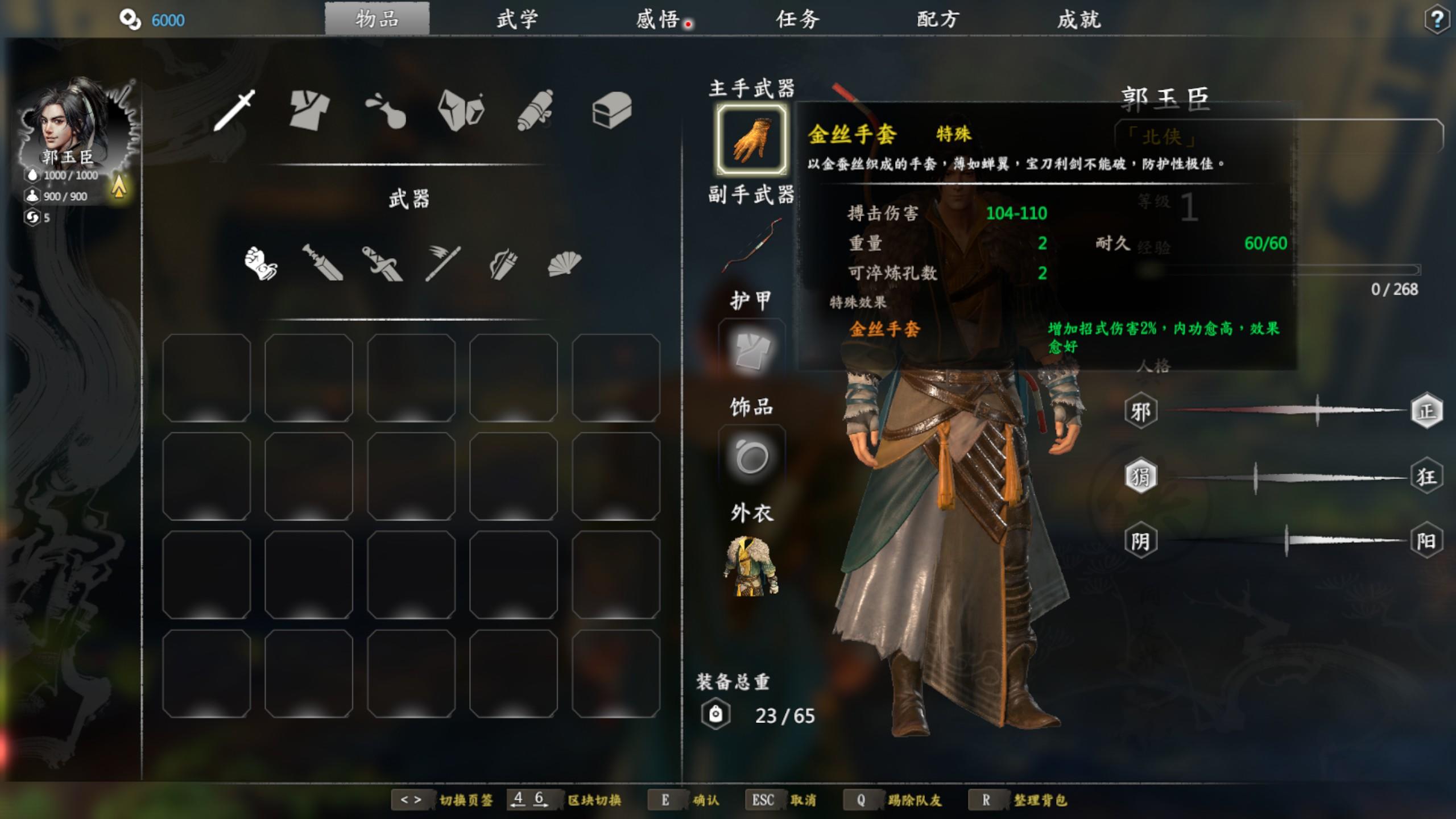The image size is (1456, 819).
Task: Switch to the 物品 tab
Action: [x=377, y=20]
